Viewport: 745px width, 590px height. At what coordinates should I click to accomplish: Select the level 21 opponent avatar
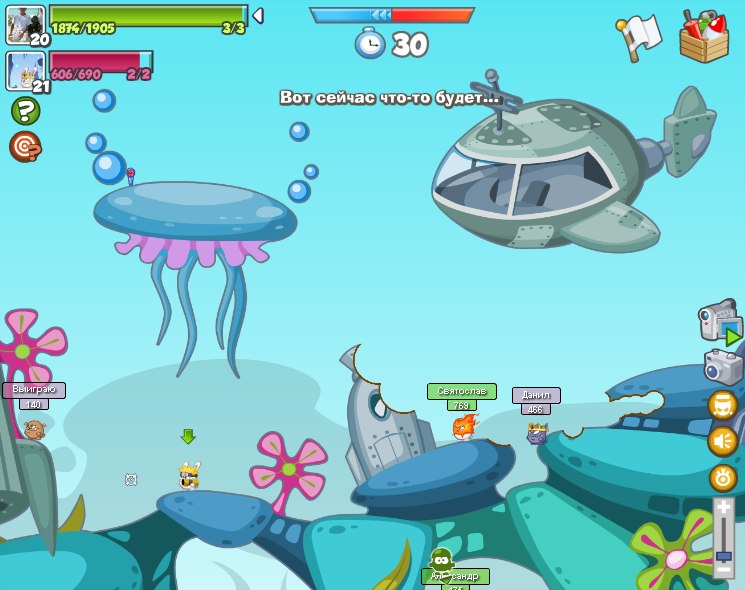point(25,70)
